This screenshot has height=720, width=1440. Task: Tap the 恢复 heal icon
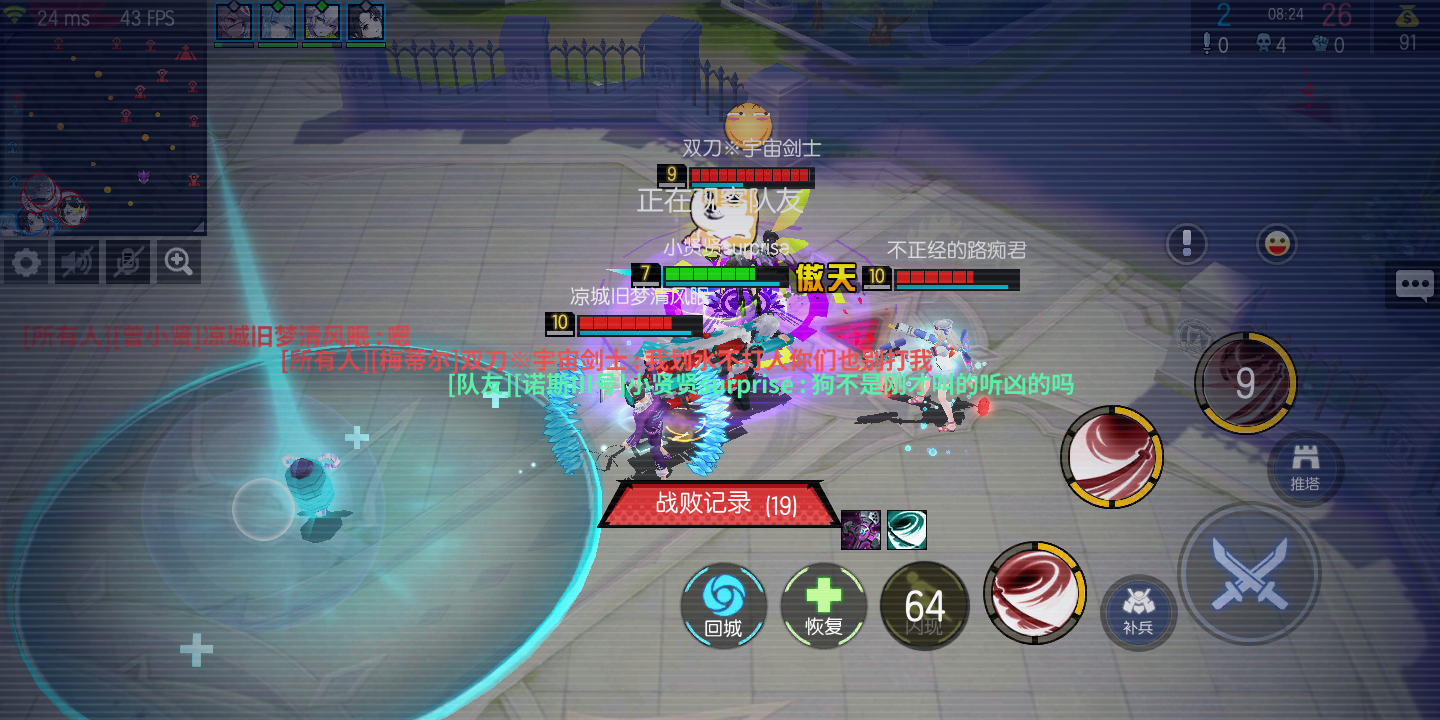824,606
